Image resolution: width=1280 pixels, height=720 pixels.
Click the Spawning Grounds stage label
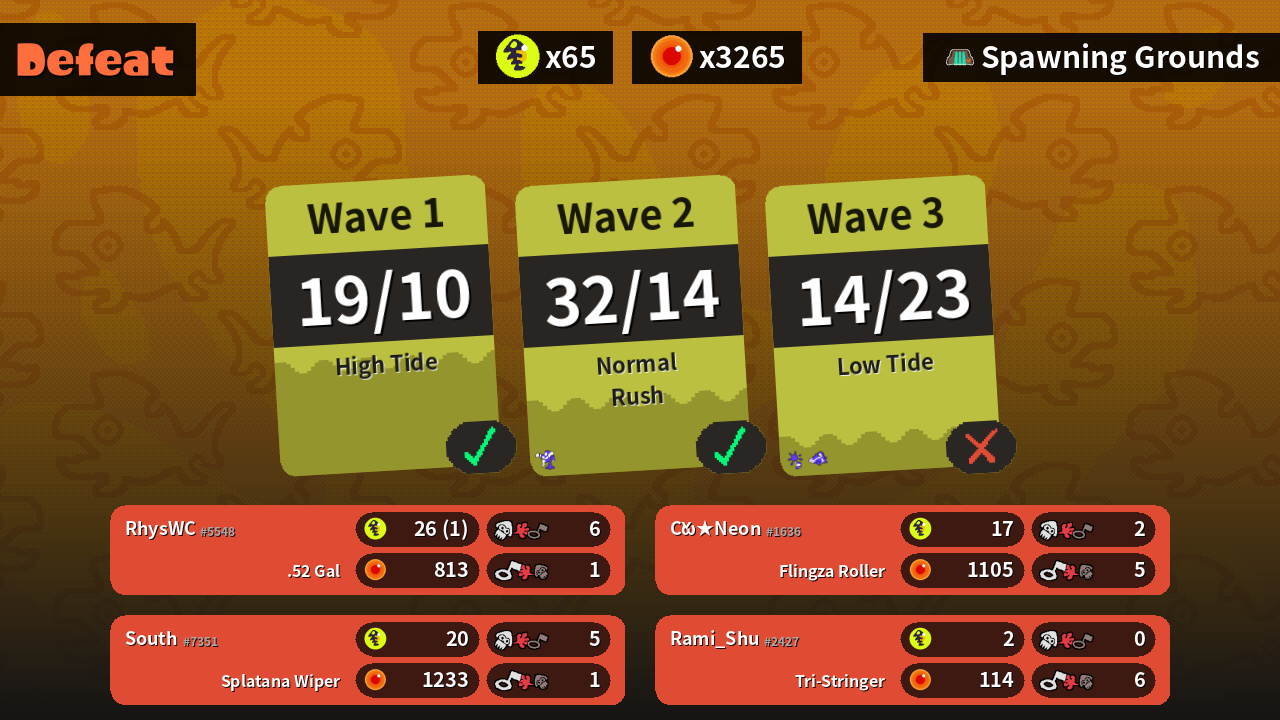(1101, 58)
